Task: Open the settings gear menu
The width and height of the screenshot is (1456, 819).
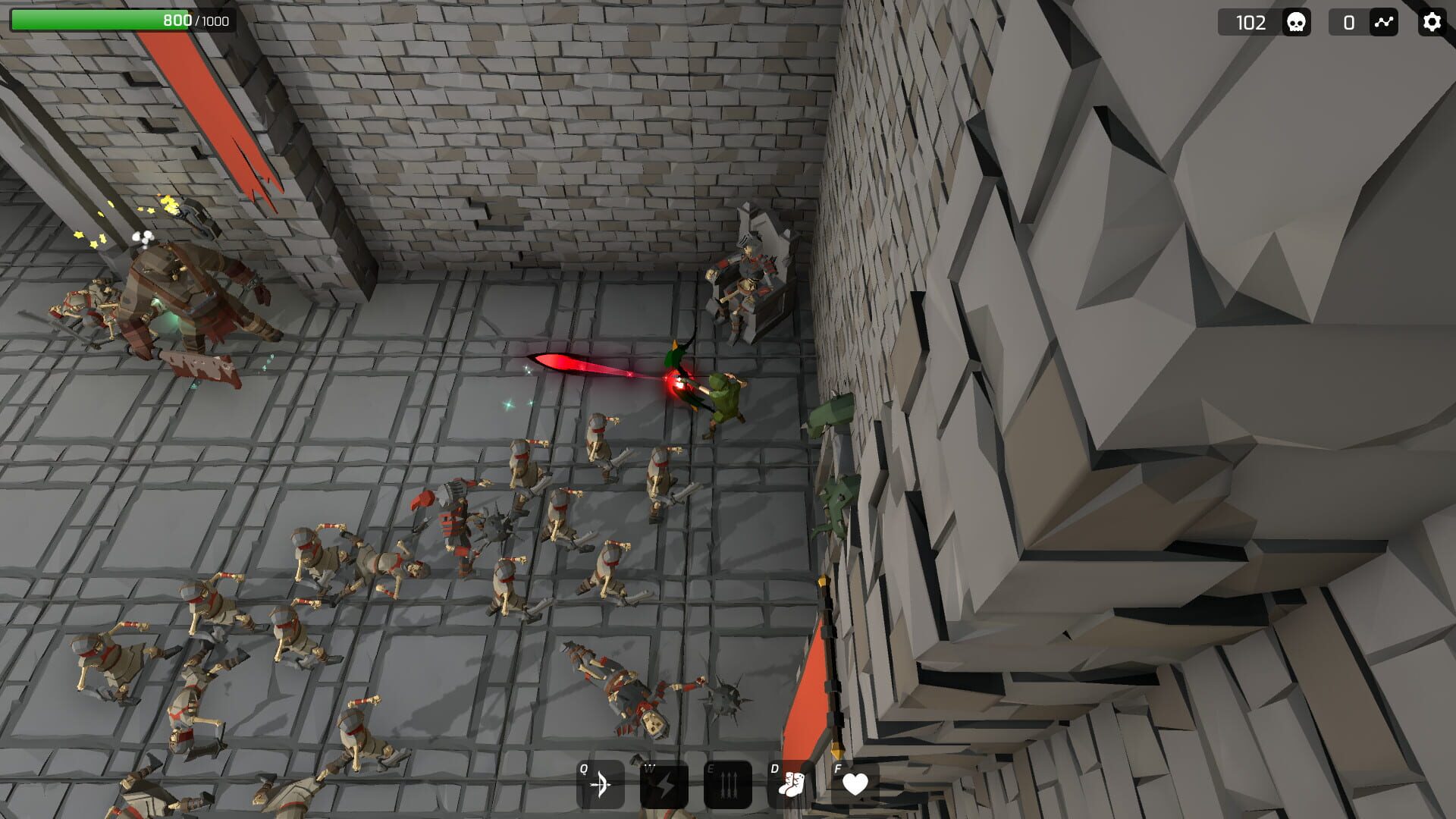Action: [x=1432, y=22]
